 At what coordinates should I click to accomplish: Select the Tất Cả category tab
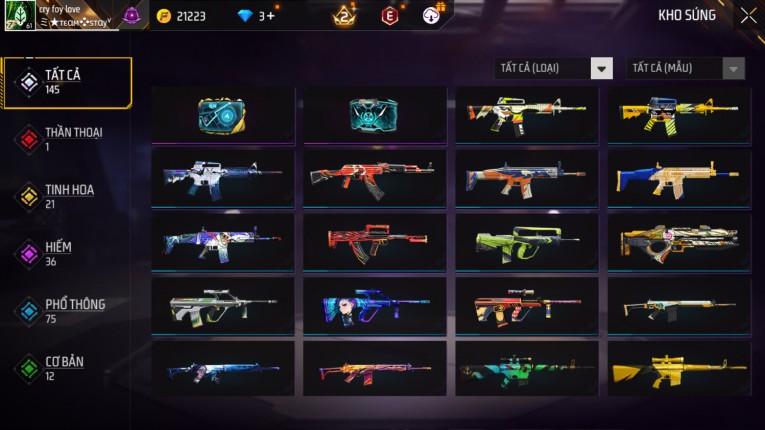[x=67, y=82]
